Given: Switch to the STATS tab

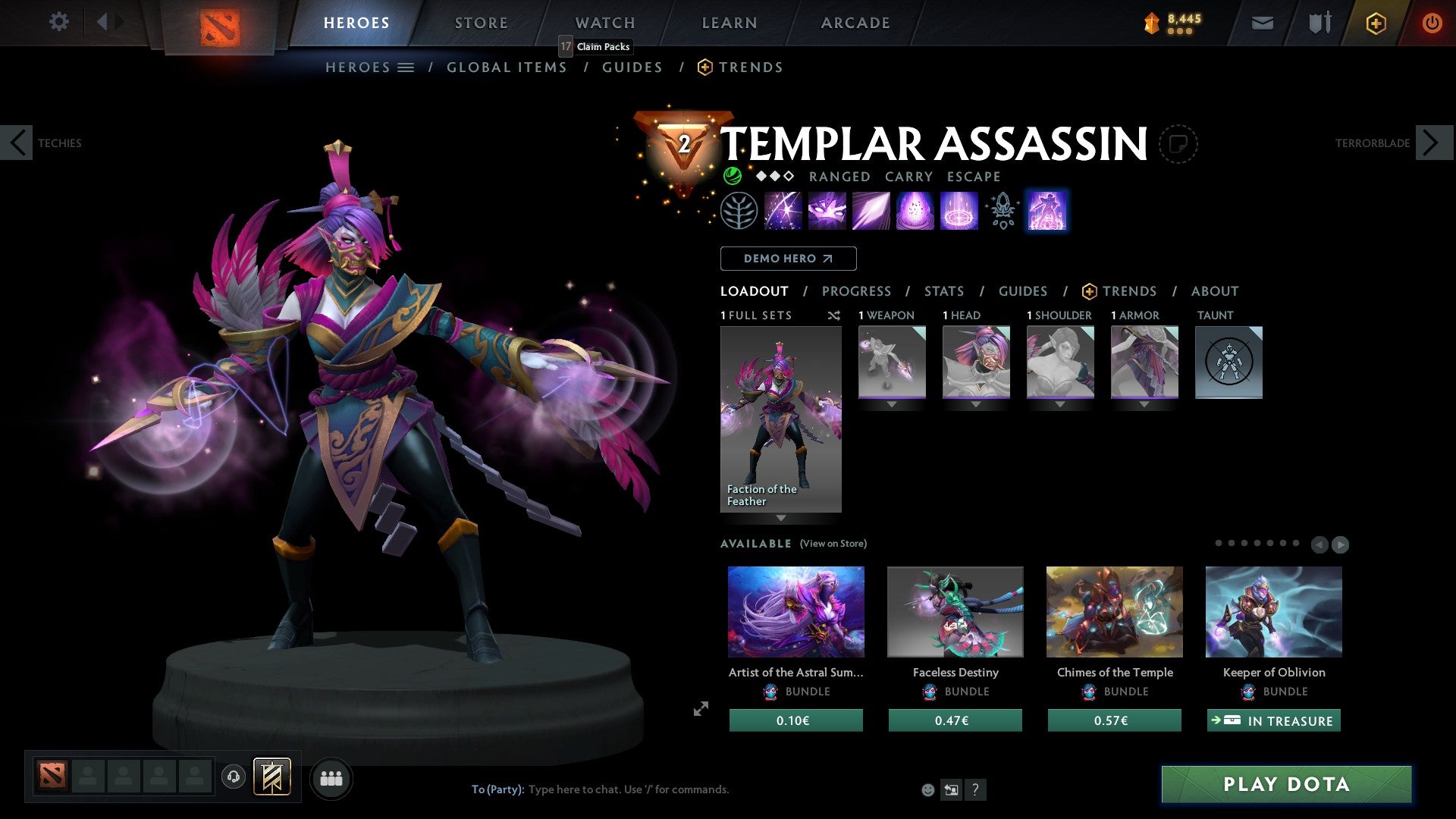Looking at the screenshot, I should tap(943, 291).
